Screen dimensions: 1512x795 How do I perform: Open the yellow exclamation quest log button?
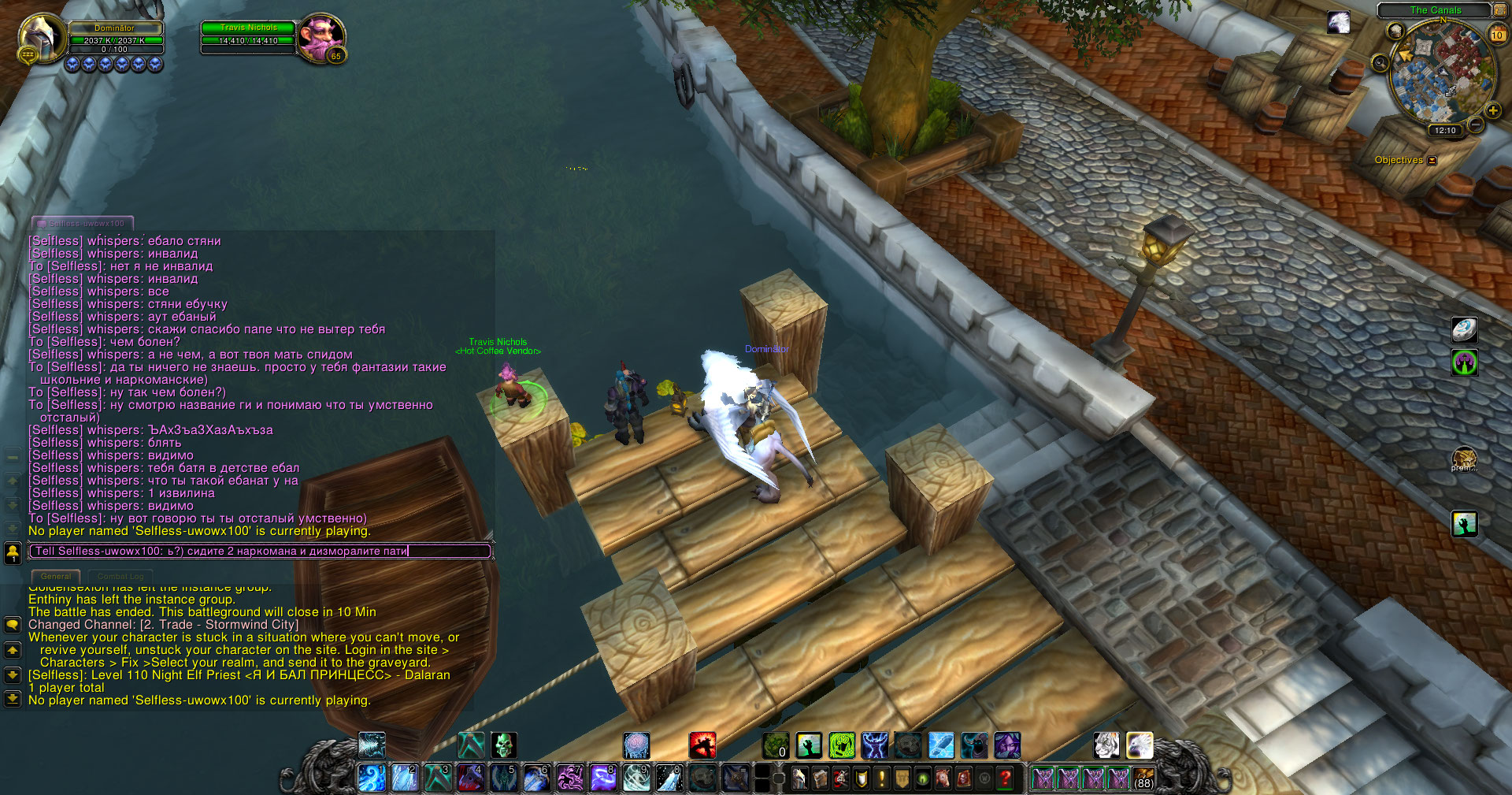coord(882,779)
